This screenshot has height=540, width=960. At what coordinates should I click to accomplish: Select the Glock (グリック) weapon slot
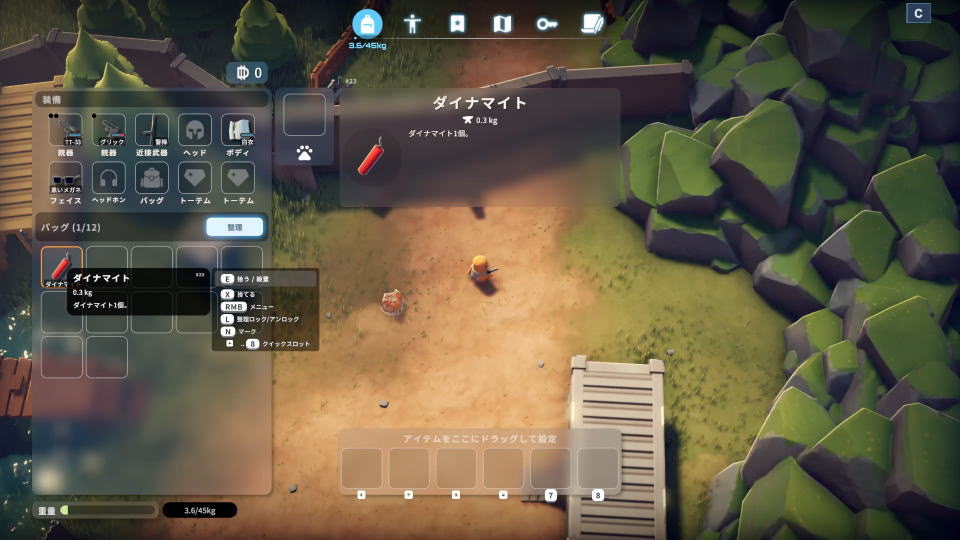[109, 130]
